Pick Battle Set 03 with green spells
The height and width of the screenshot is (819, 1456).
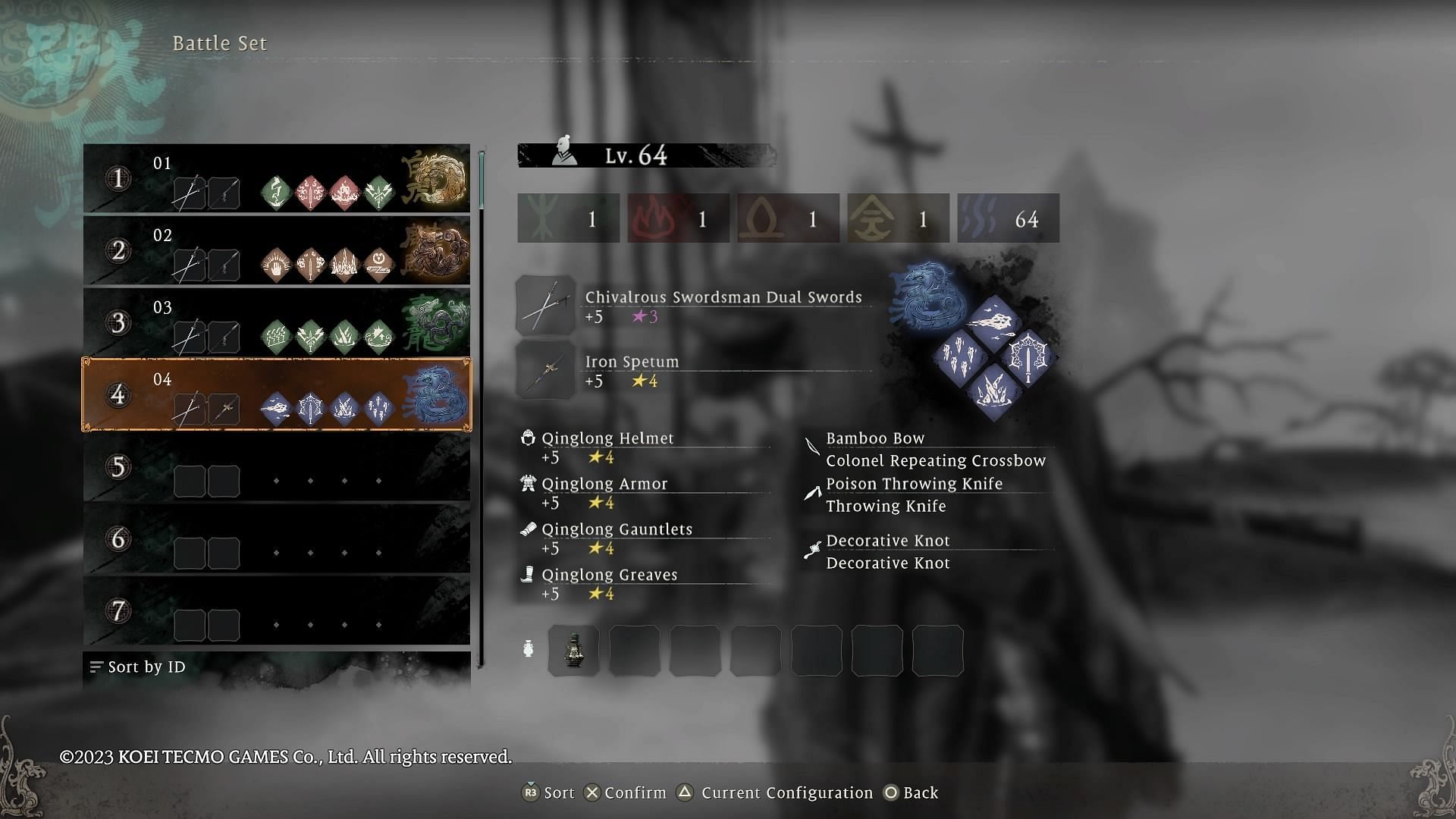tap(276, 323)
